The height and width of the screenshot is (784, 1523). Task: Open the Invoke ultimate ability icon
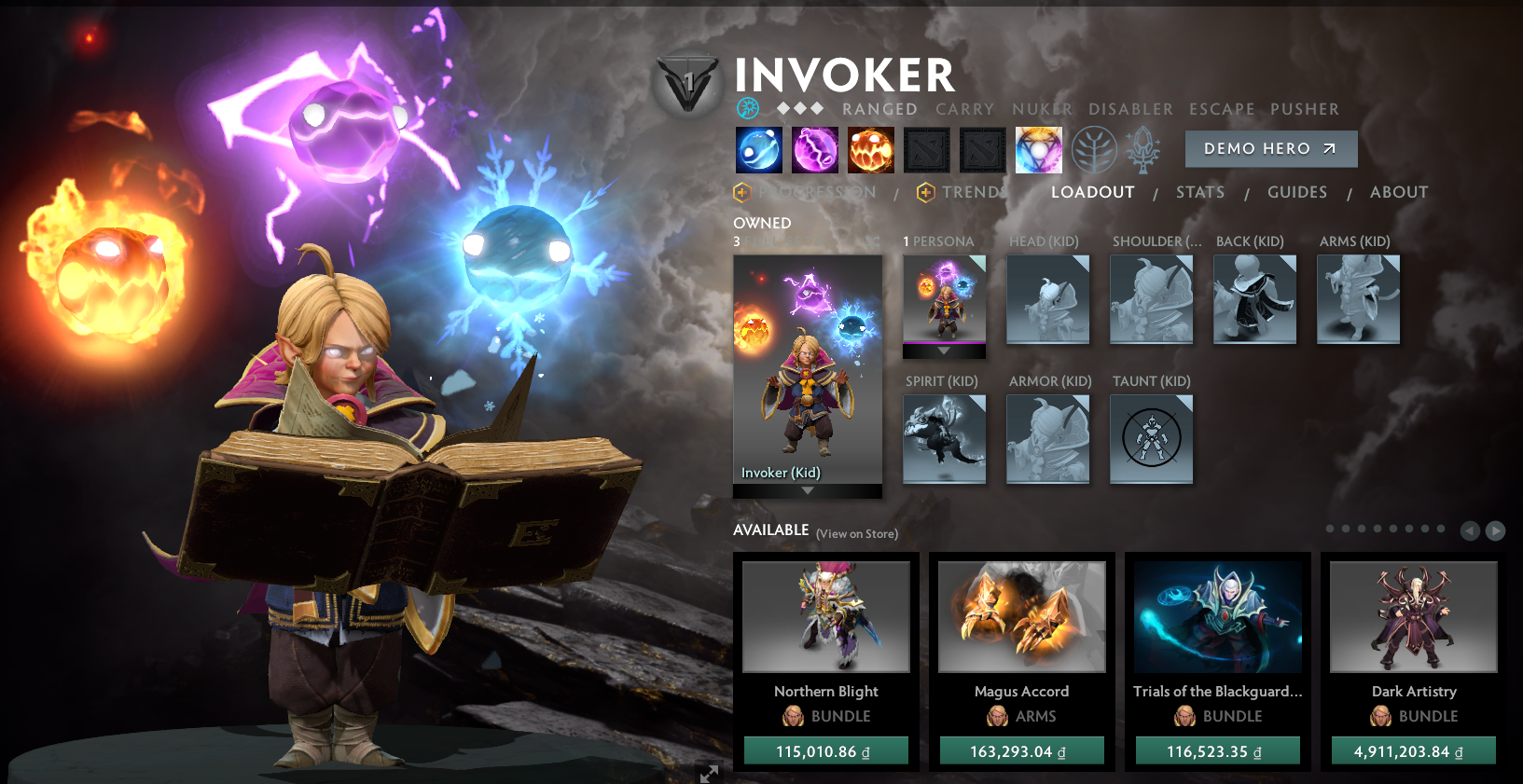[x=1038, y=149]
